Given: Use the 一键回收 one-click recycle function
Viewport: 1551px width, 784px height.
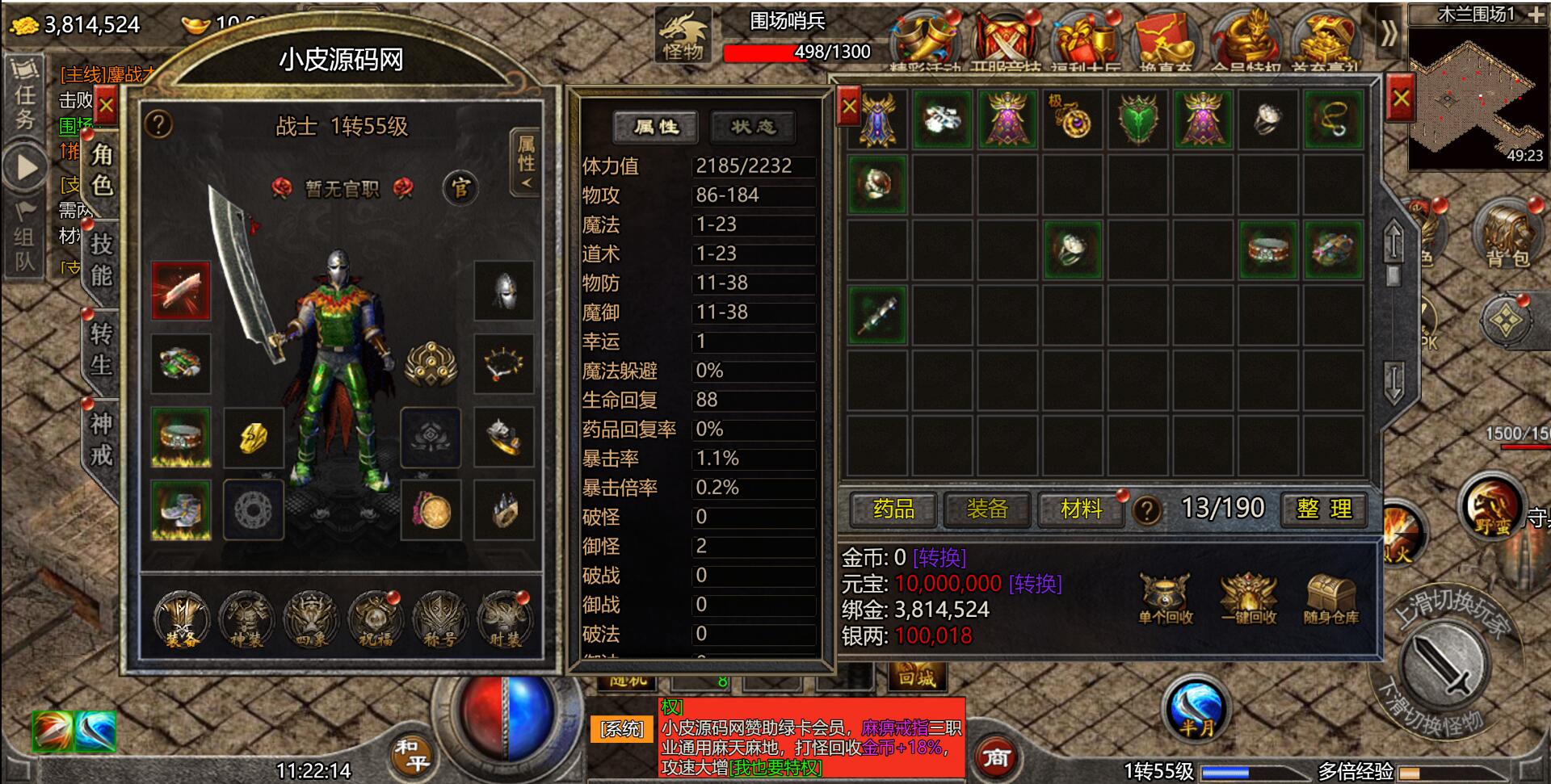Looking at the screenshot, I should pos(1248,597).
